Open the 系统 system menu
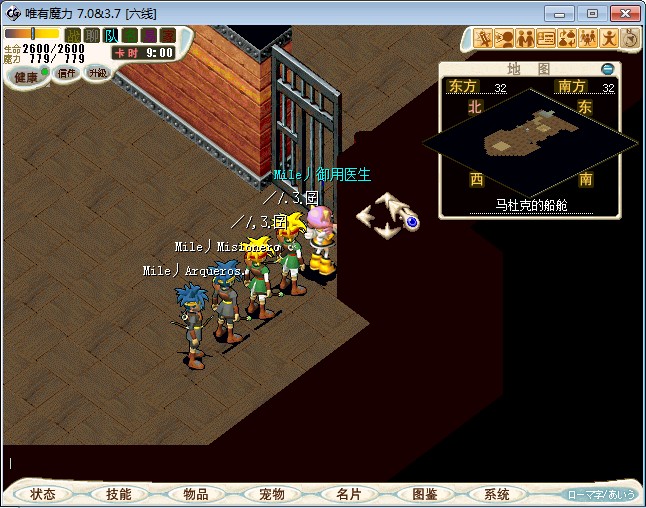Image resolution: width=646 pixels, height=508 pixels. pyautogui.click(x=497, y=494)
